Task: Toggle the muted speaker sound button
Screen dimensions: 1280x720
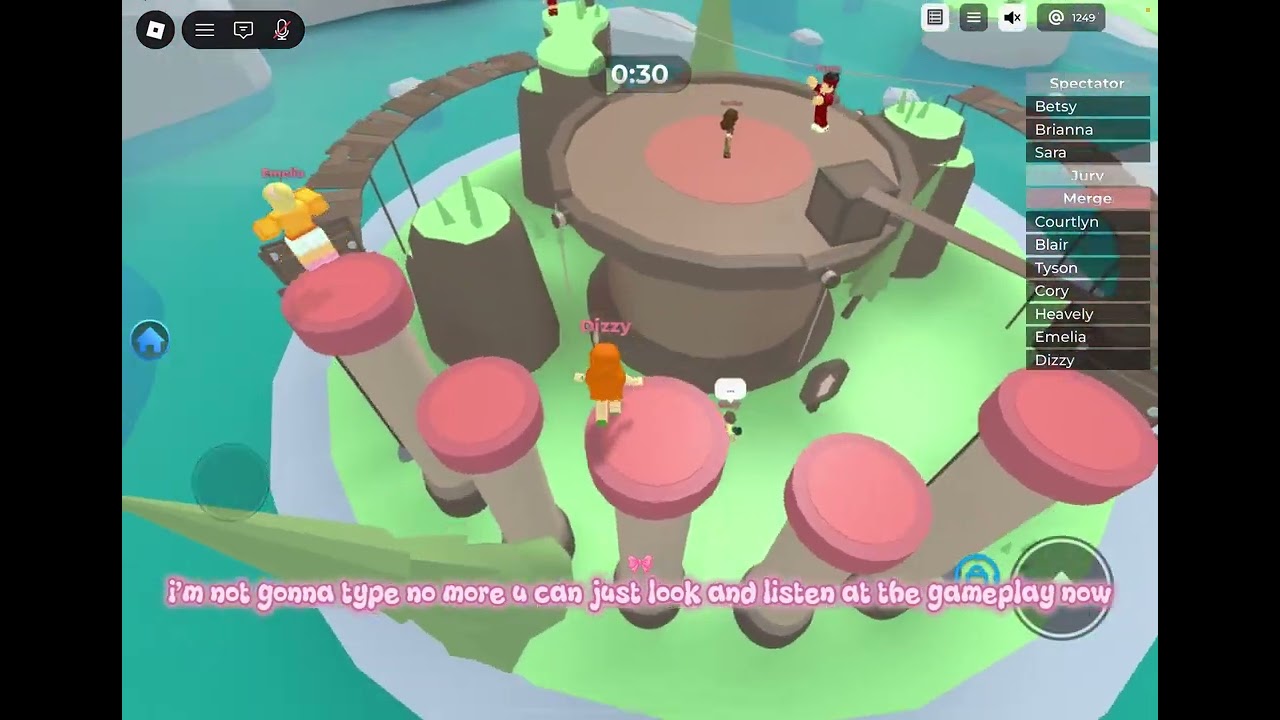Action: pos(1012,18)
